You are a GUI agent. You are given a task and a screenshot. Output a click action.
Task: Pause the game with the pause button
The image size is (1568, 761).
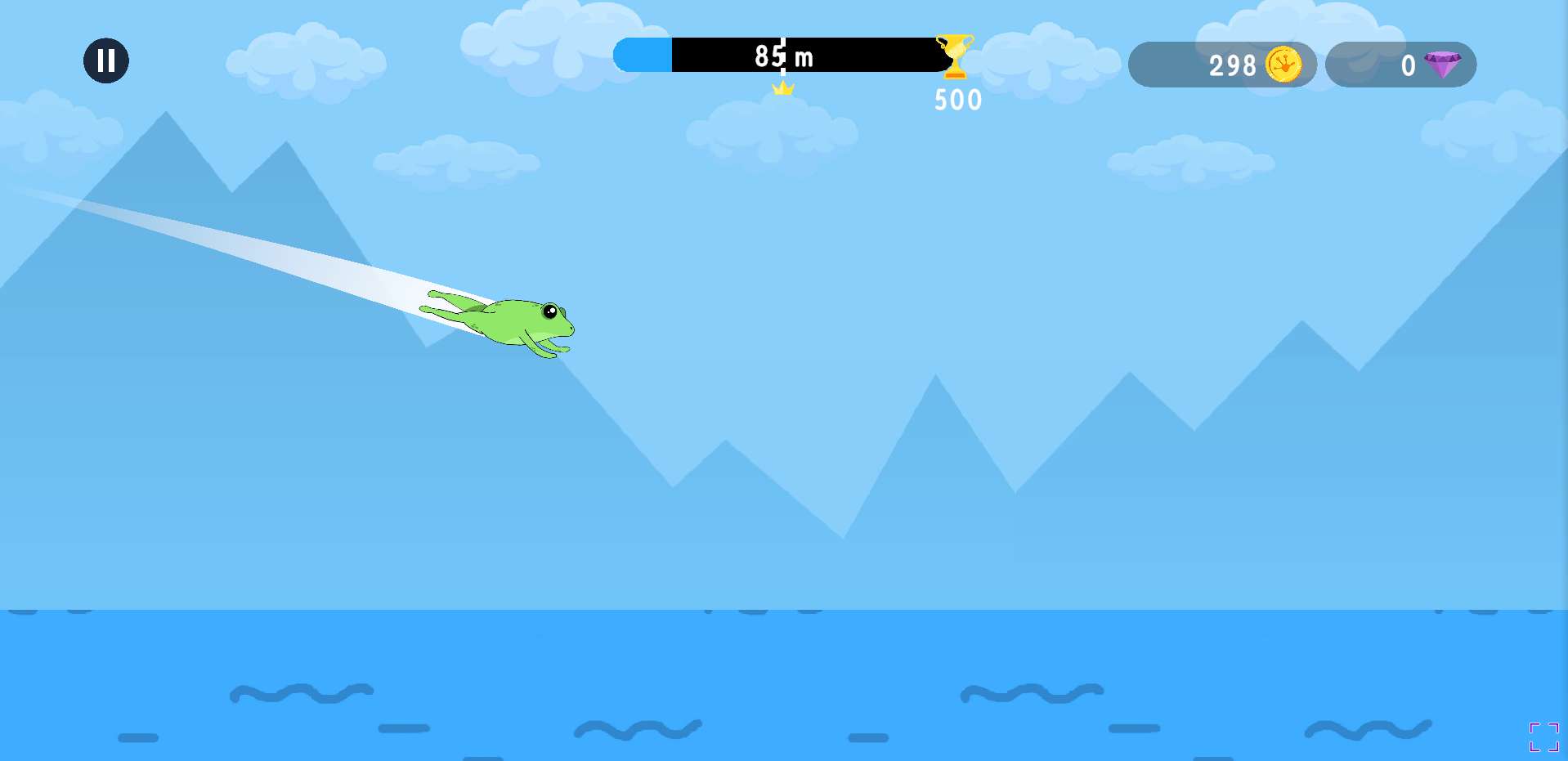click(x=106, y=60)
